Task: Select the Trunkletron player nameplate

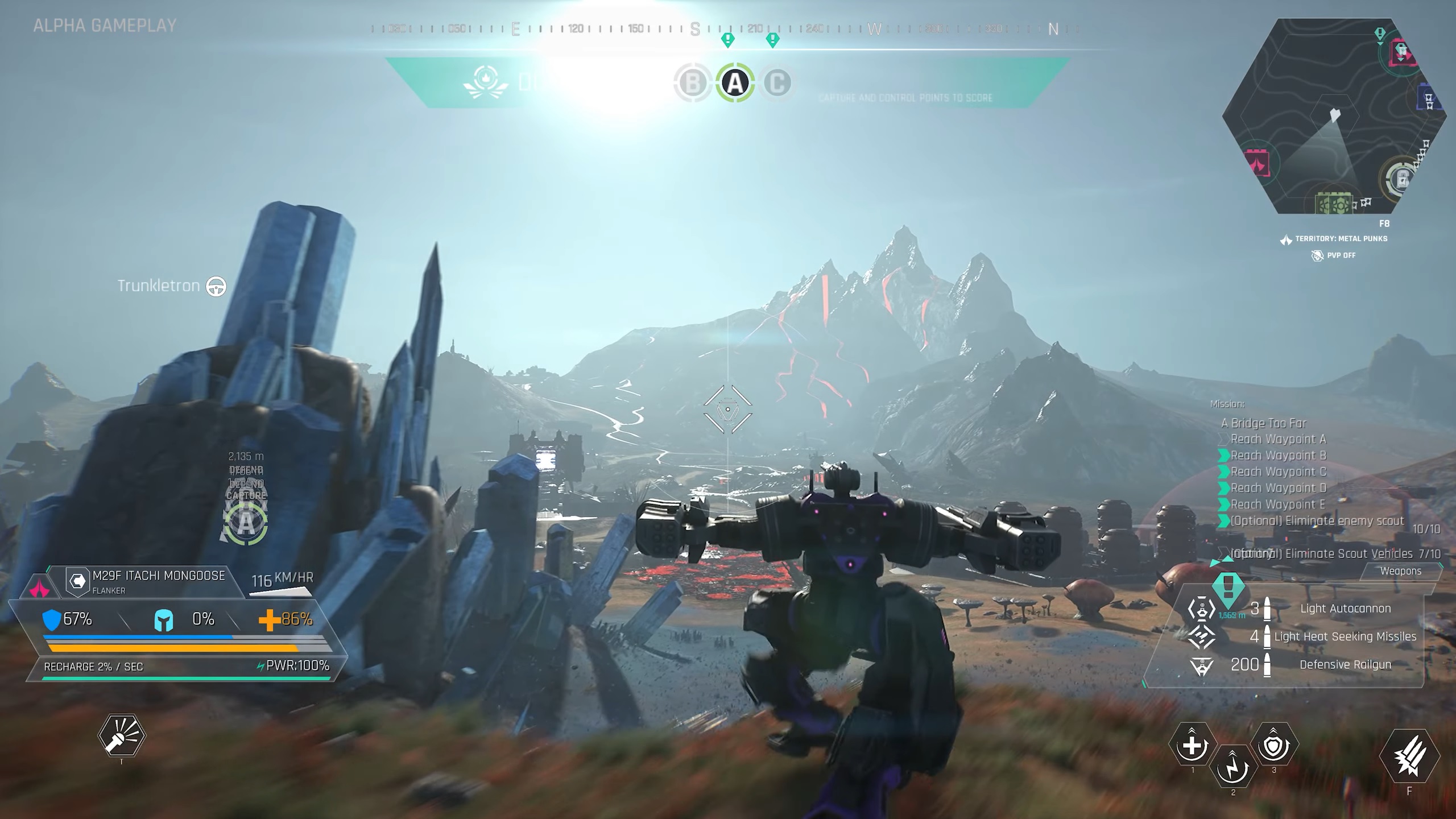Action: tap(159, 286)
